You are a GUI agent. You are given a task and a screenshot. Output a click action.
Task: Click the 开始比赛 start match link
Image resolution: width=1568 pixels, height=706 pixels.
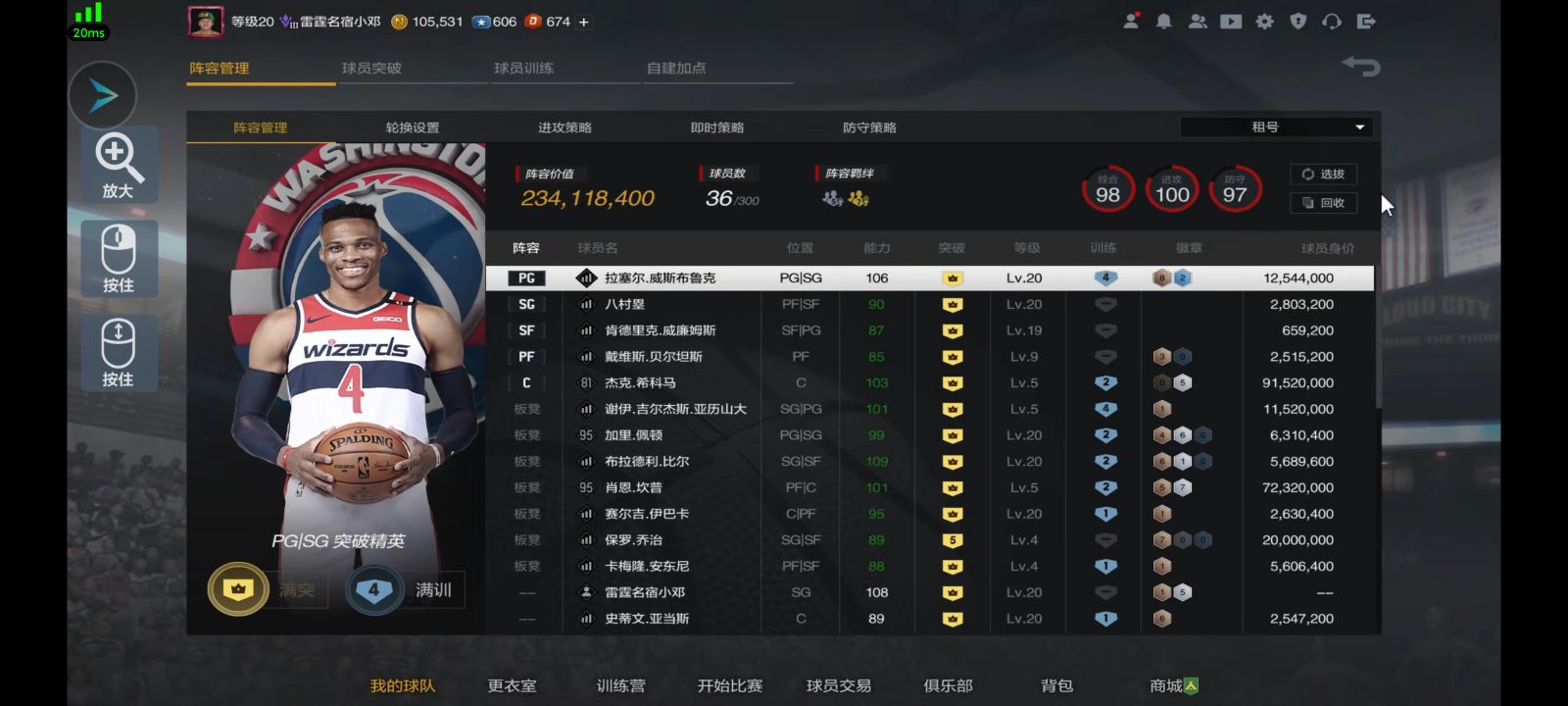click(x=732, y=685)
